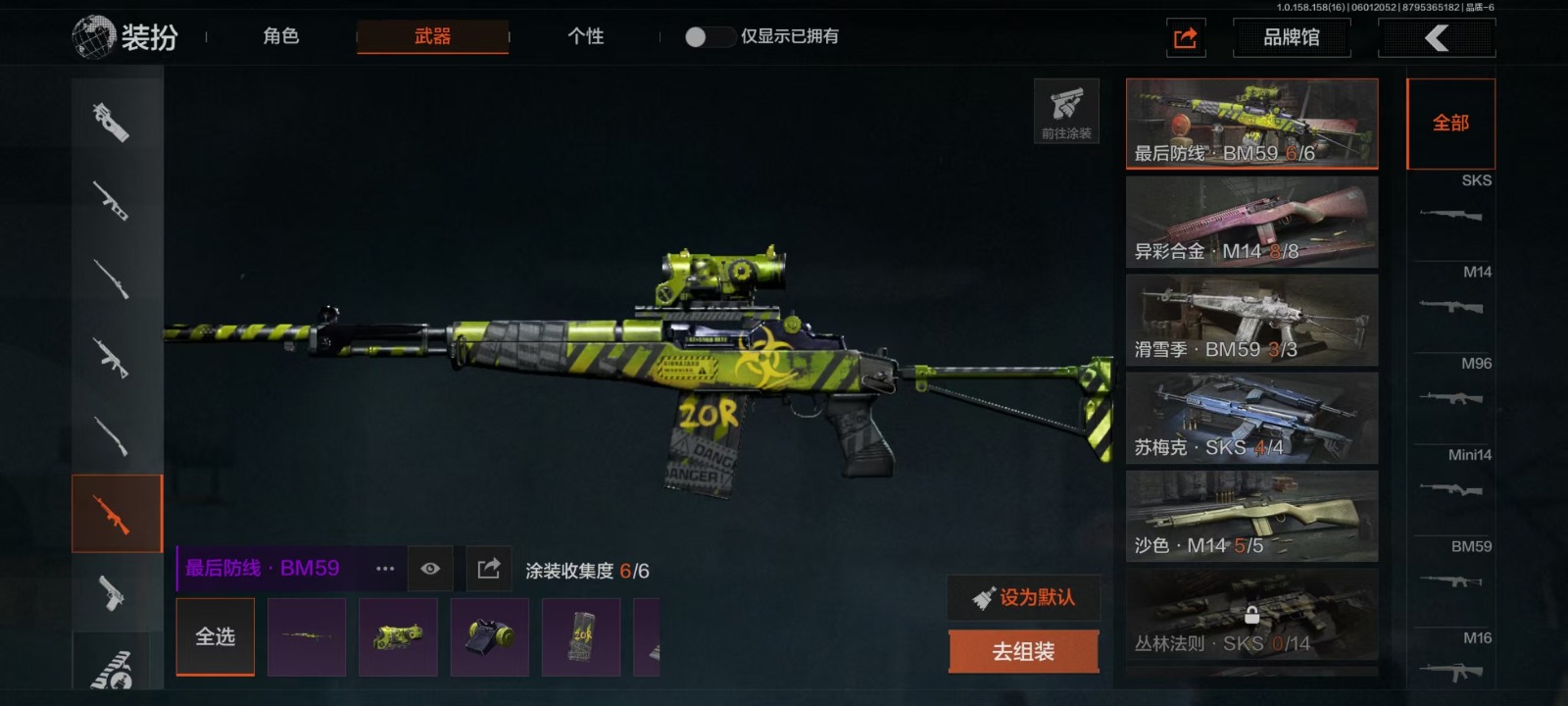Screen dimensions: 1568x706
Task: Show 全部 weapons filter
Action: pos(1450,124)
